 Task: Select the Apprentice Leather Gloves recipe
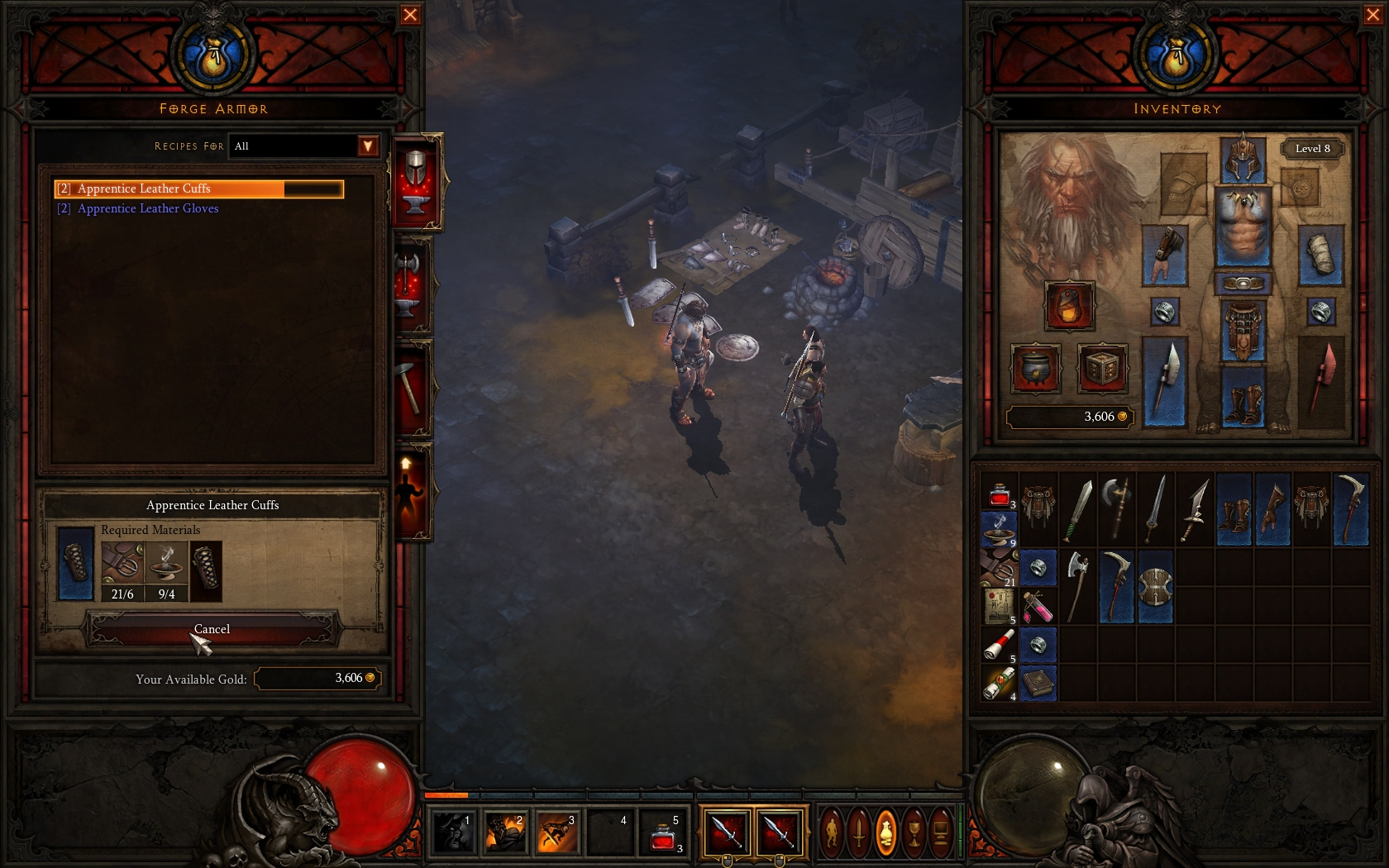tap(148, 209)
